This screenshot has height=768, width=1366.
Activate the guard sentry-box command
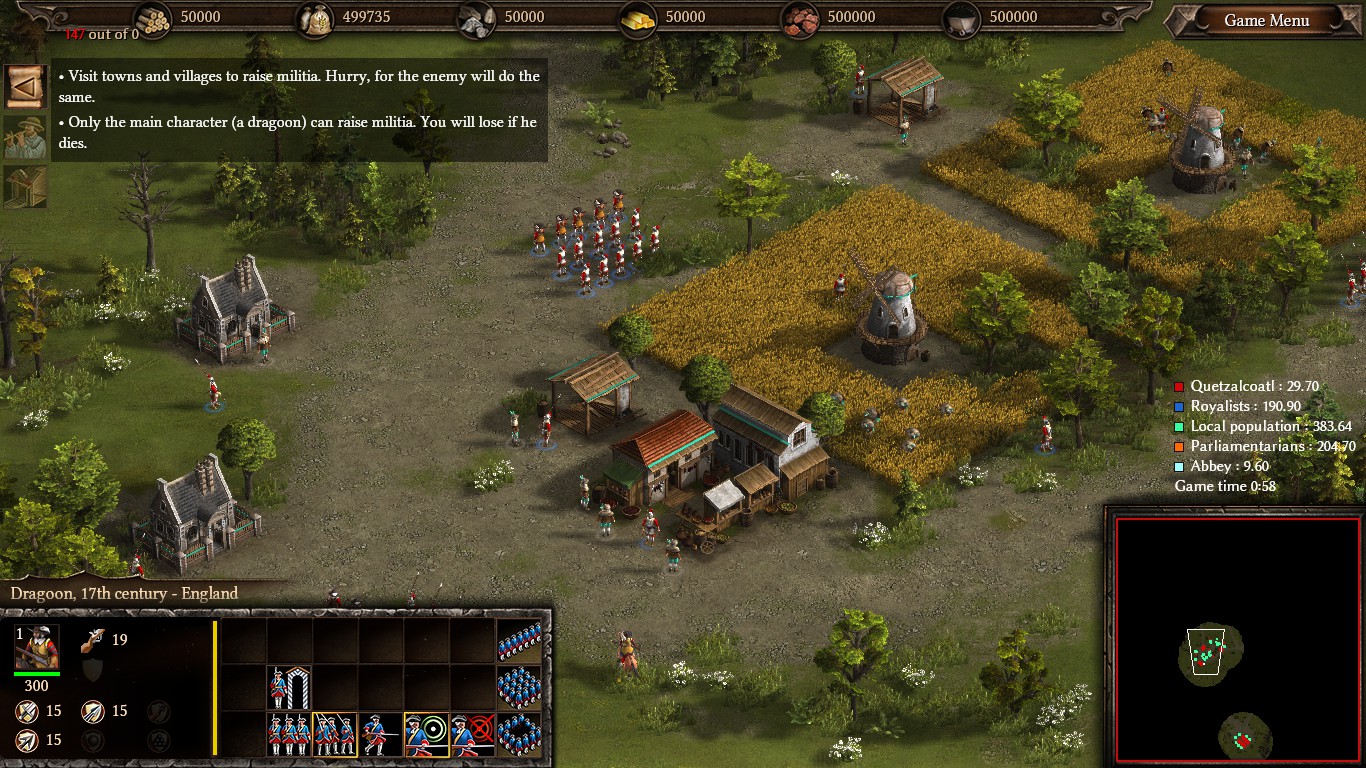[289, 688]
